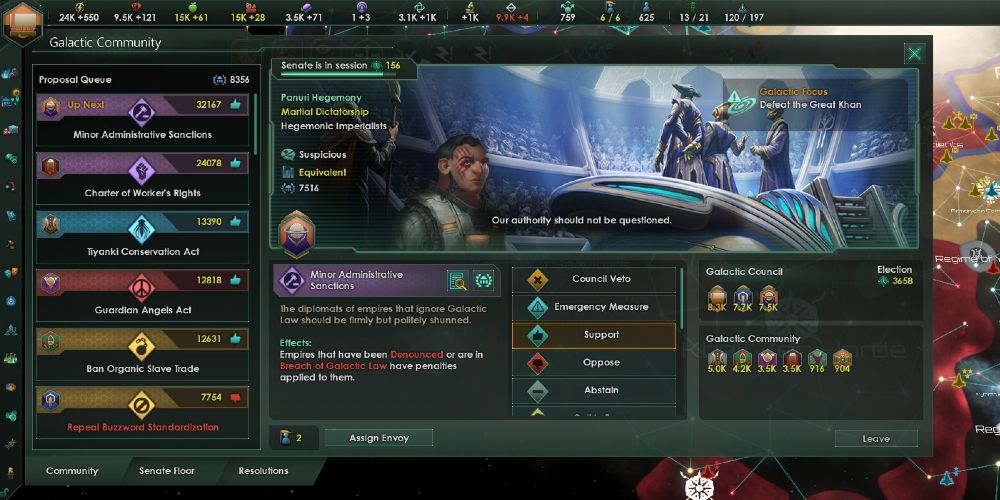Open resolution details magnifier icon

[x=458, y=281]
